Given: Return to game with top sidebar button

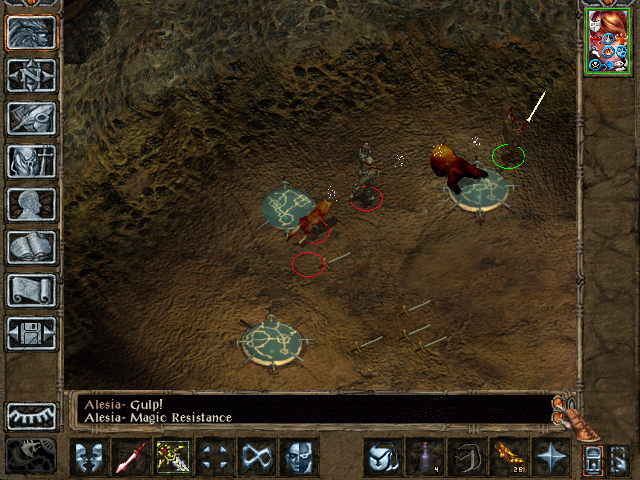Looking at the screenshot, I should 32,33.
